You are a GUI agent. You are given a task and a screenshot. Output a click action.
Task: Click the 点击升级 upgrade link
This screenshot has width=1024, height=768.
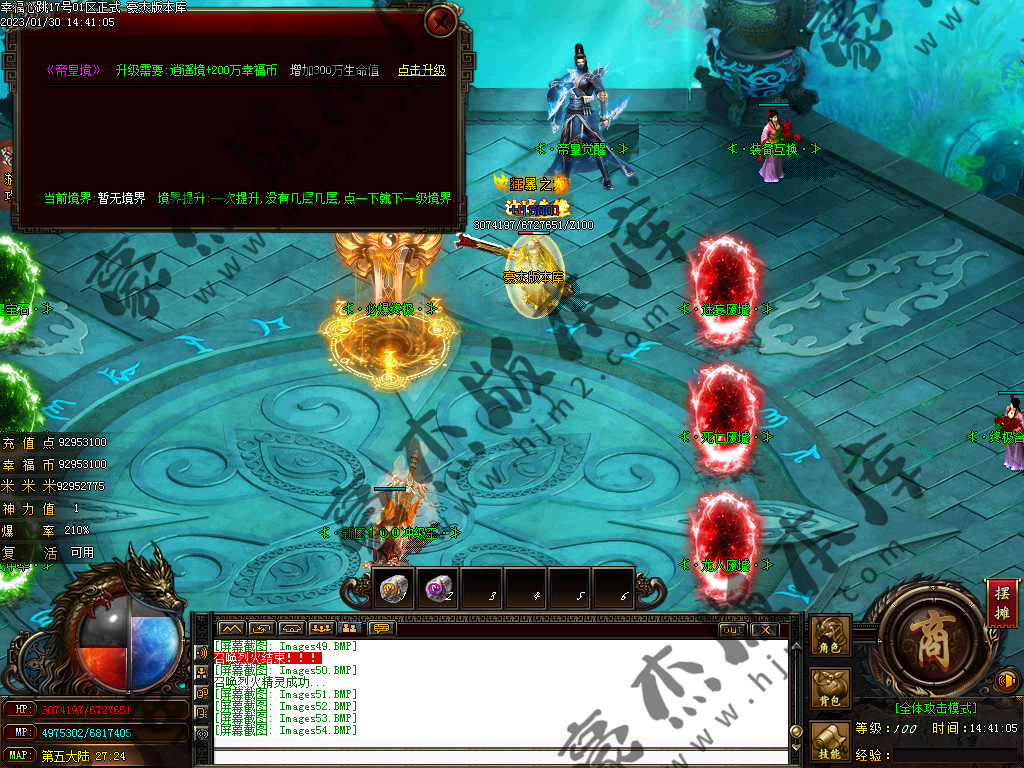click(x=421, y=71)
